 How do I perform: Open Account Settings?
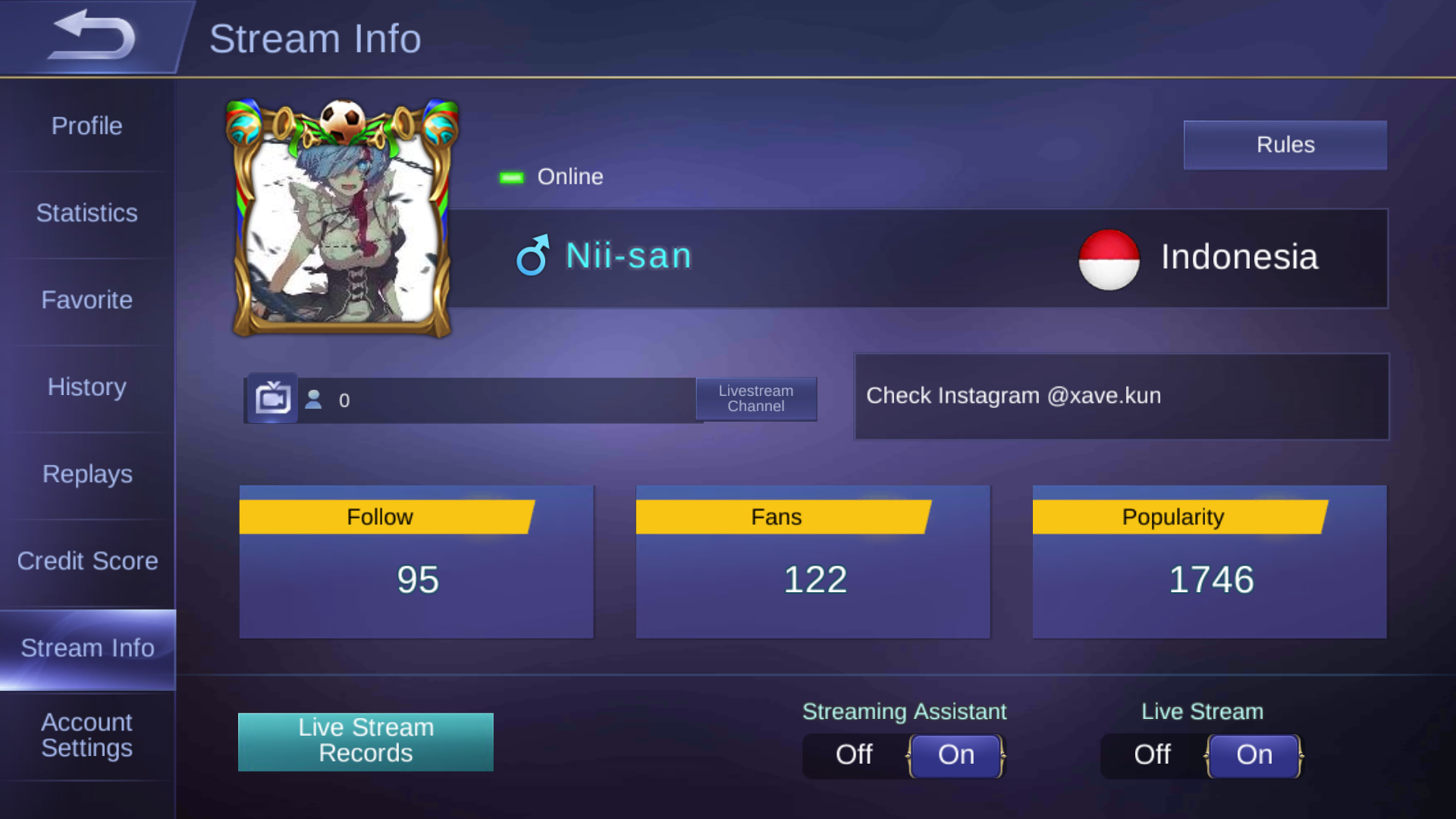[x=87, y=736]
